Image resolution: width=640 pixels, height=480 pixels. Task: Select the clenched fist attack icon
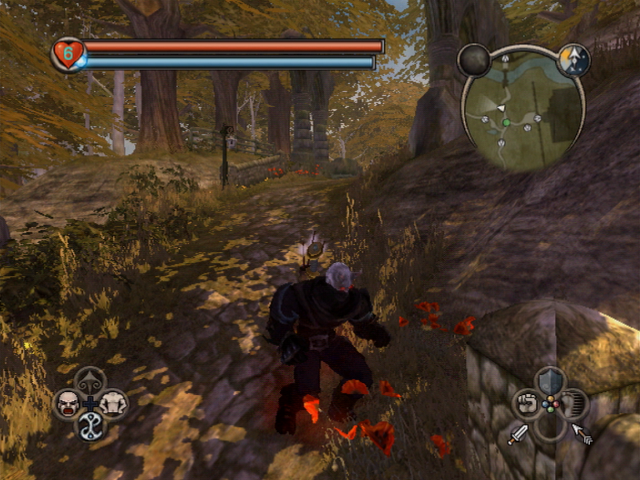[x=527, y=404]
